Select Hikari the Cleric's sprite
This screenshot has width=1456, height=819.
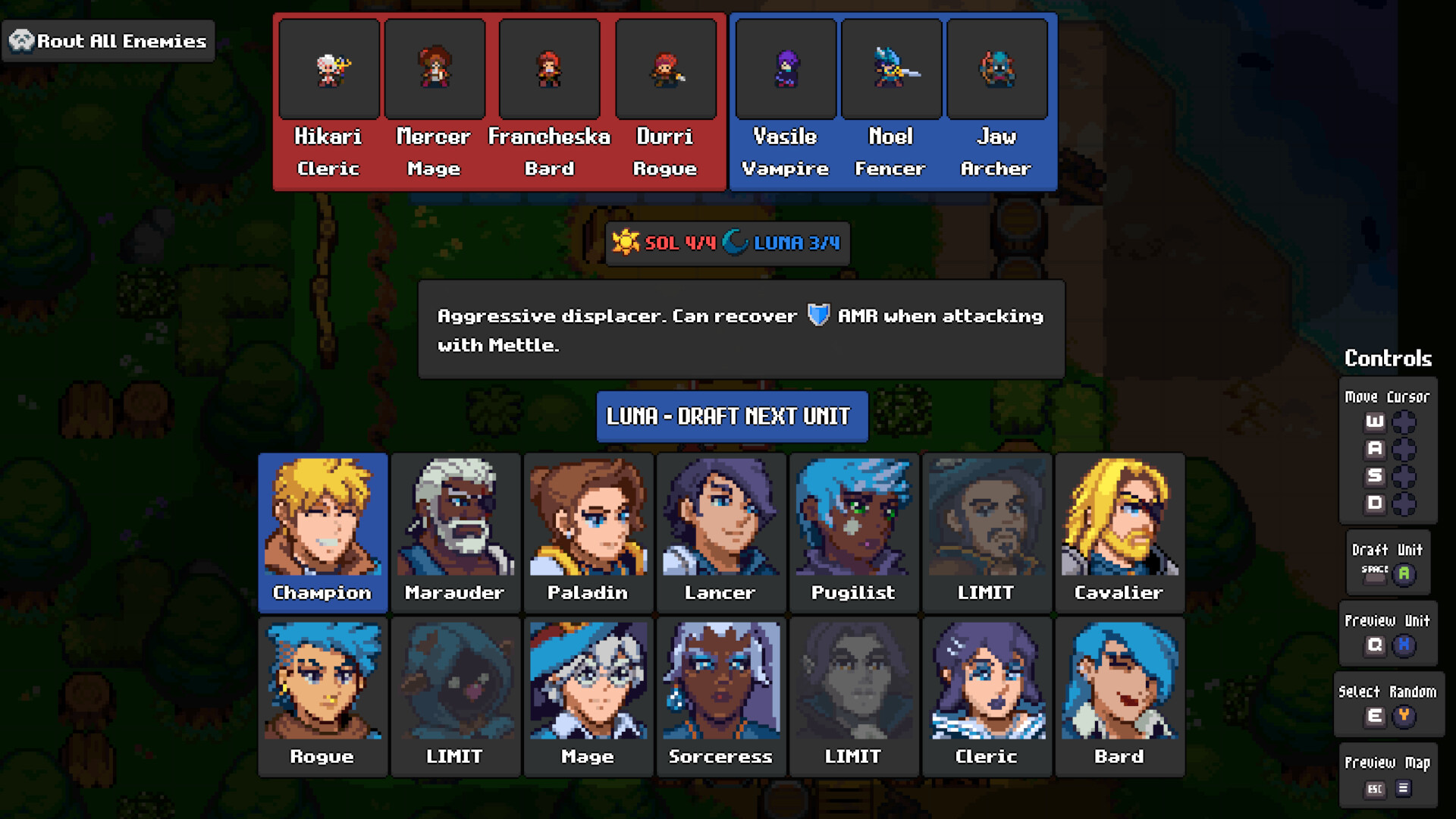pyautogui.click(x=329, y=67)
